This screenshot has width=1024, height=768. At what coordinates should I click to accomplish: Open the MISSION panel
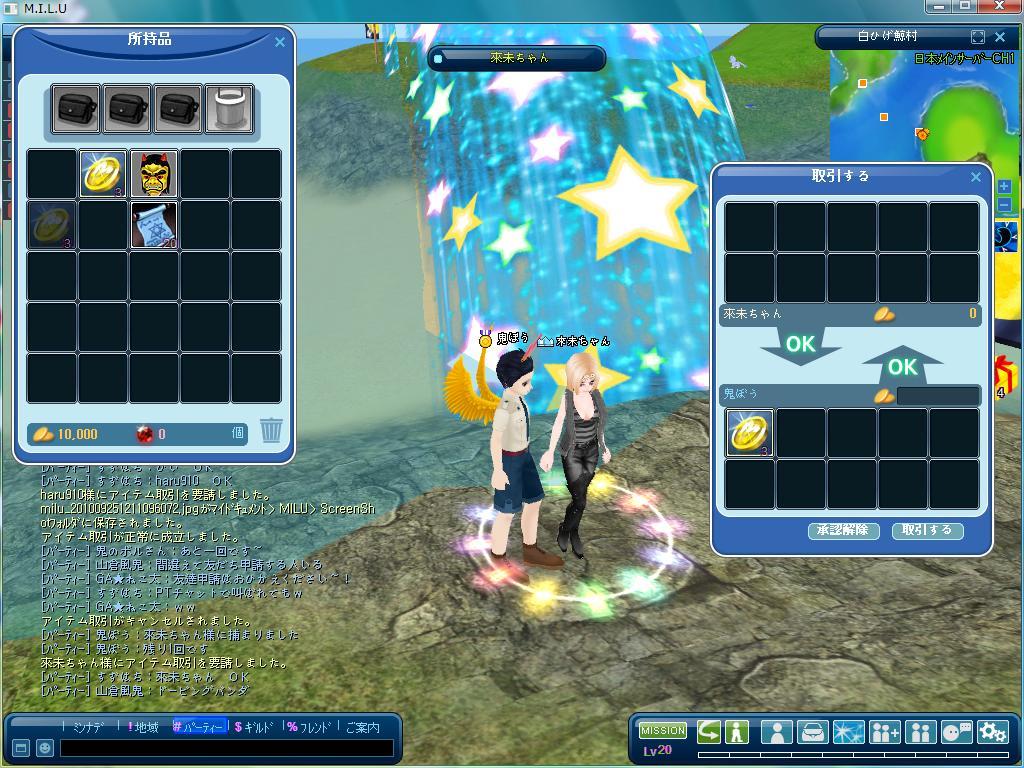(663, 731)
